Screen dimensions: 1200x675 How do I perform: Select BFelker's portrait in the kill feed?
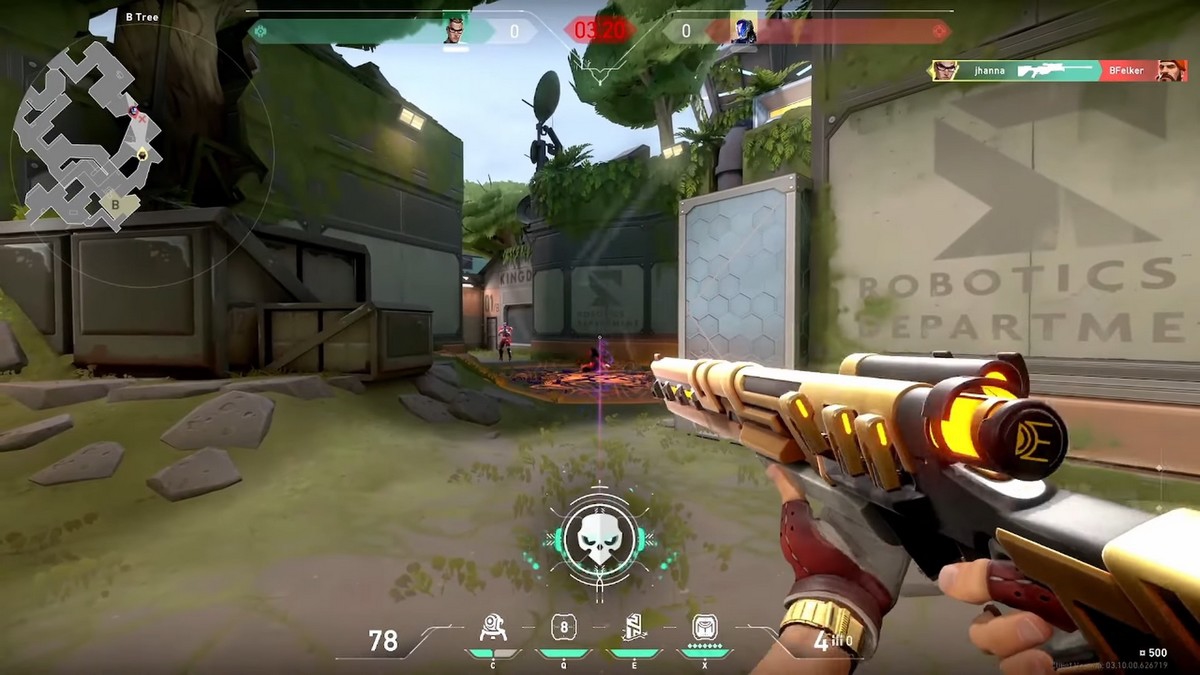point(1171,71)
